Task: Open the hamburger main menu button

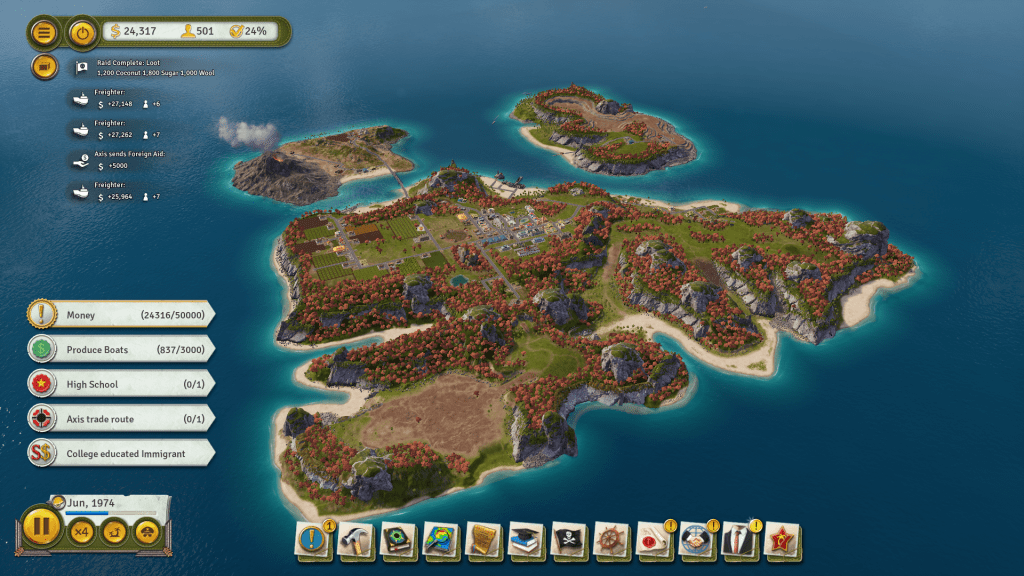Action: coord(44,33)
